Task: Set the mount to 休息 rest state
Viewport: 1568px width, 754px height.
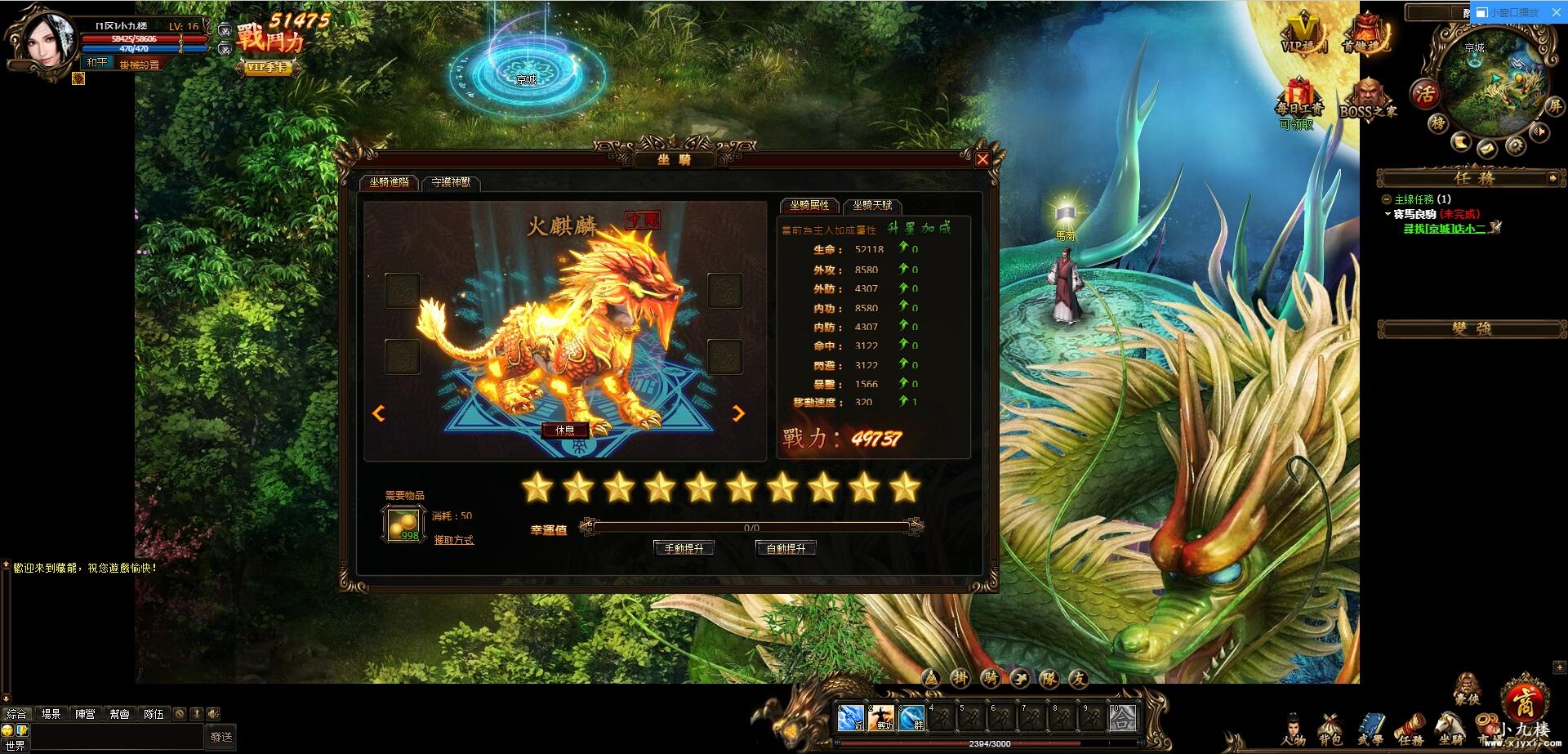Action: pos(563,431)
